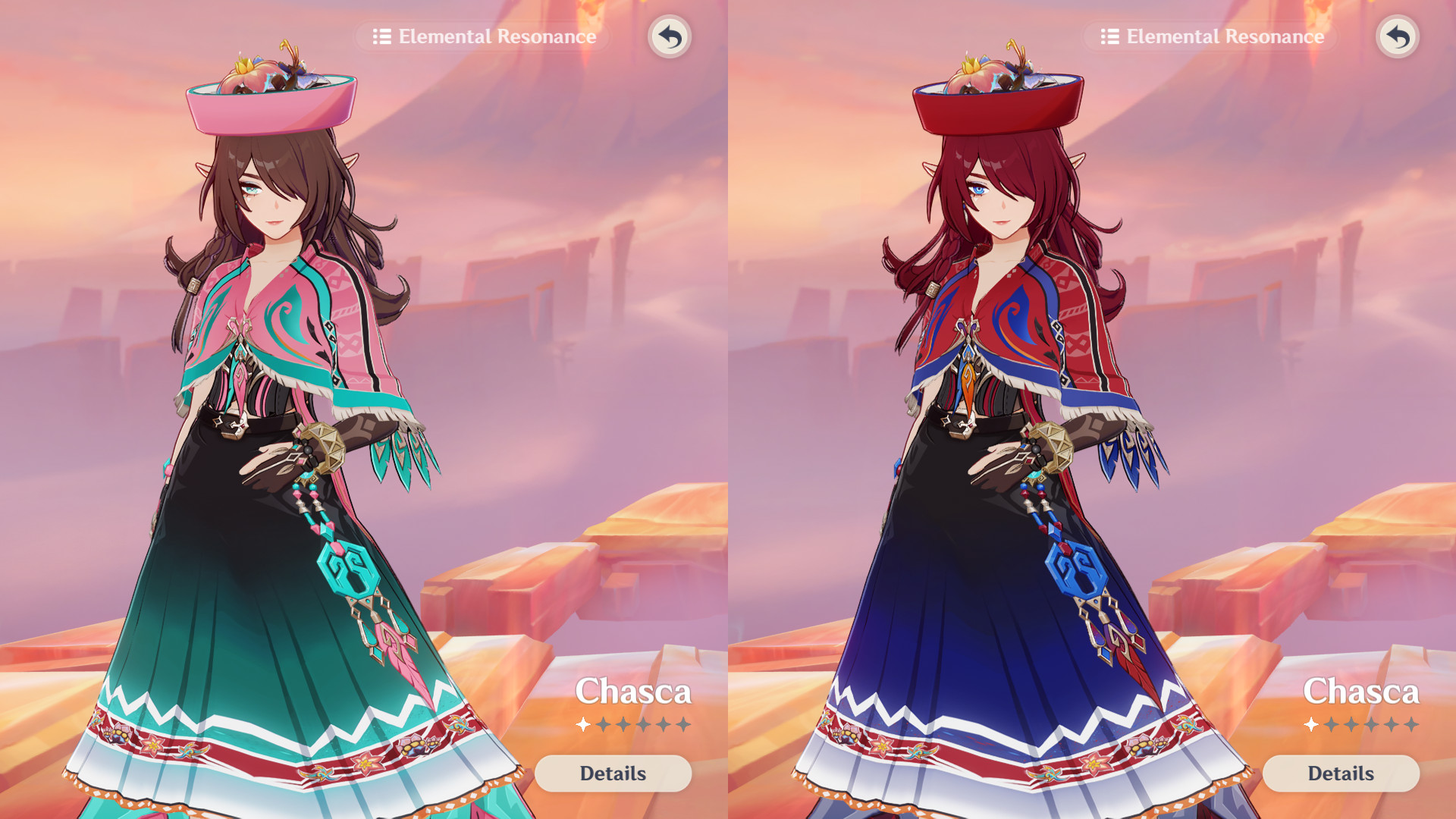Click the list icon in right Elemental Resonance button
The height and width of the screenshot is (819, 1456).
(x=1112, y=36)
